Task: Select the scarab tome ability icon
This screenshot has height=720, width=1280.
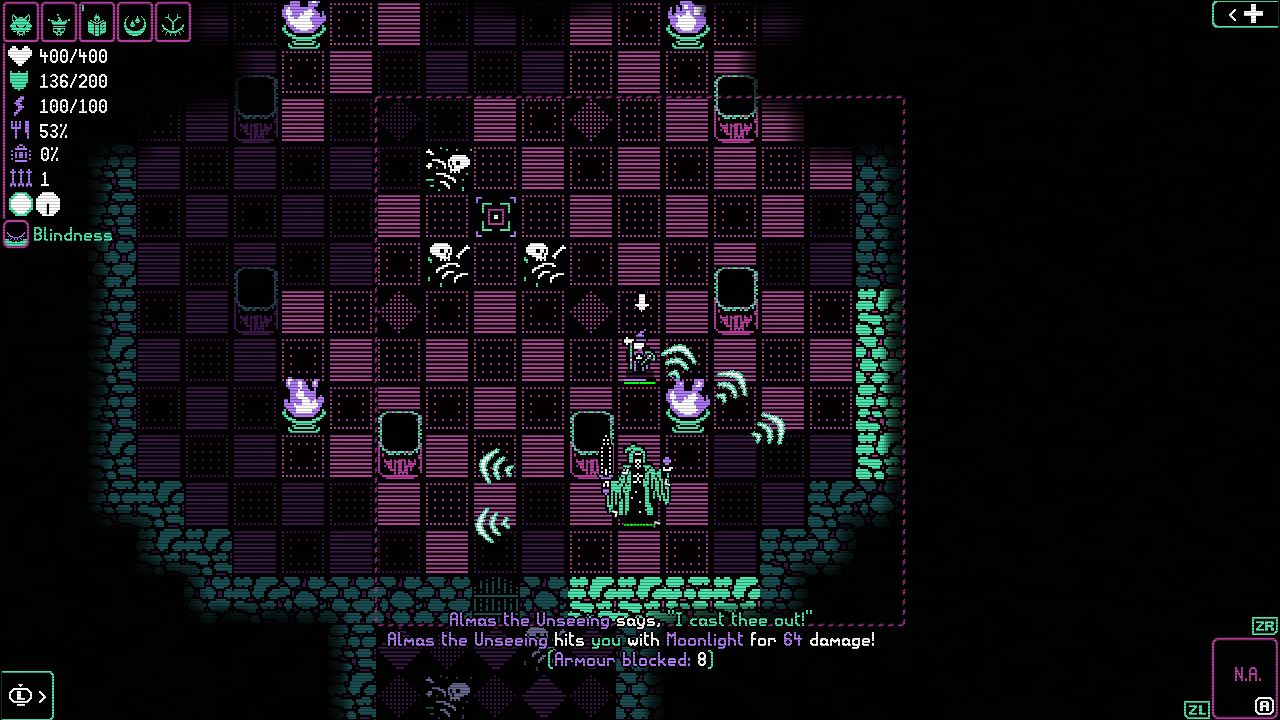Action: click(x=98, y=22)
